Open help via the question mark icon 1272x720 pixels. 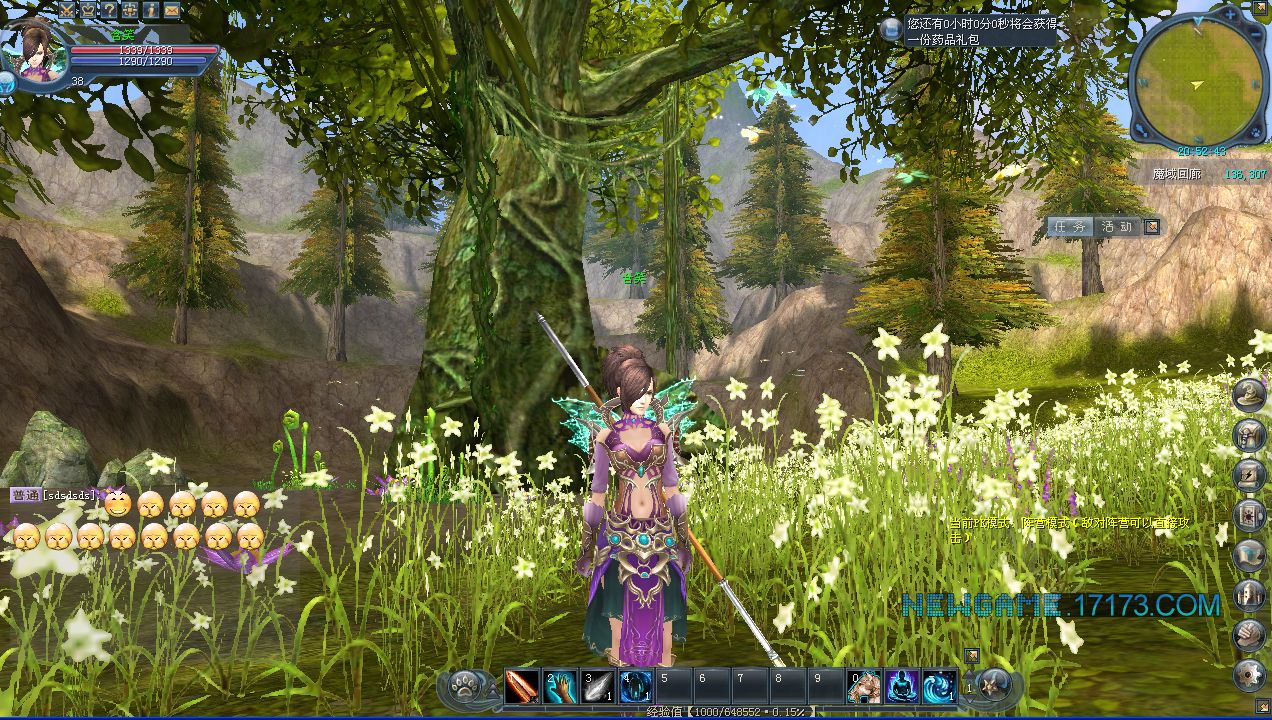coord(110,9)
